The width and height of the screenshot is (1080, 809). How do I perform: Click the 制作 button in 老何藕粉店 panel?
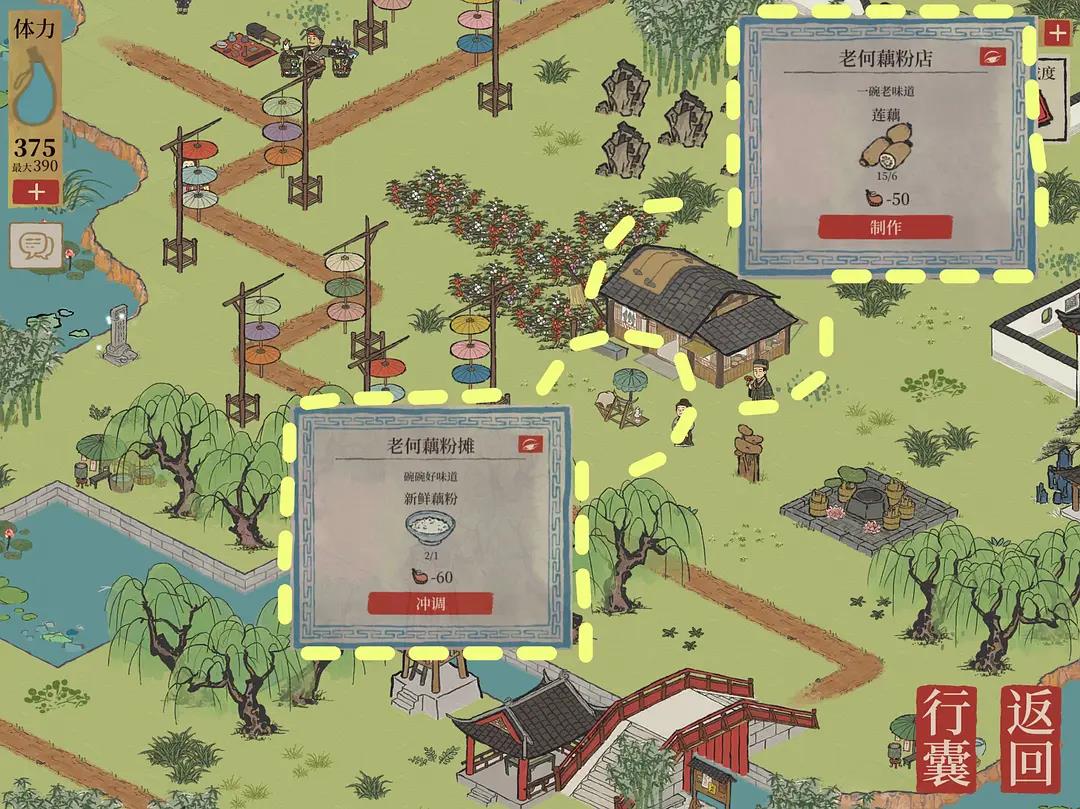[885, 227]
